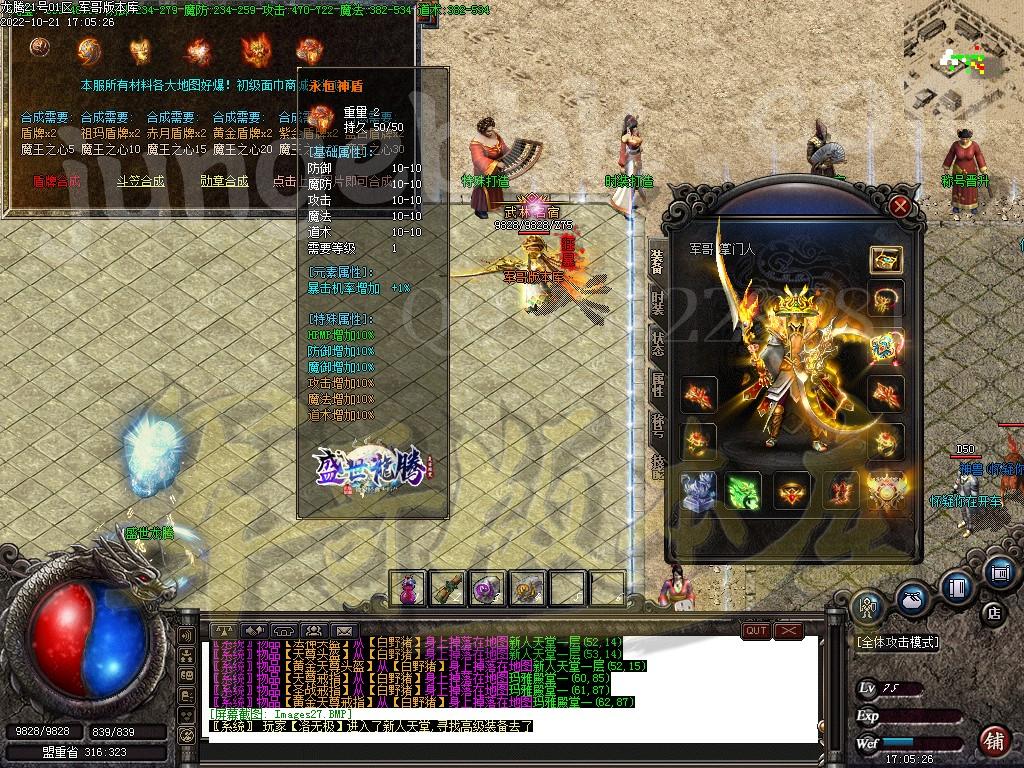
Task: Use the purple orb hotbar item
Action: coord(487,589)
